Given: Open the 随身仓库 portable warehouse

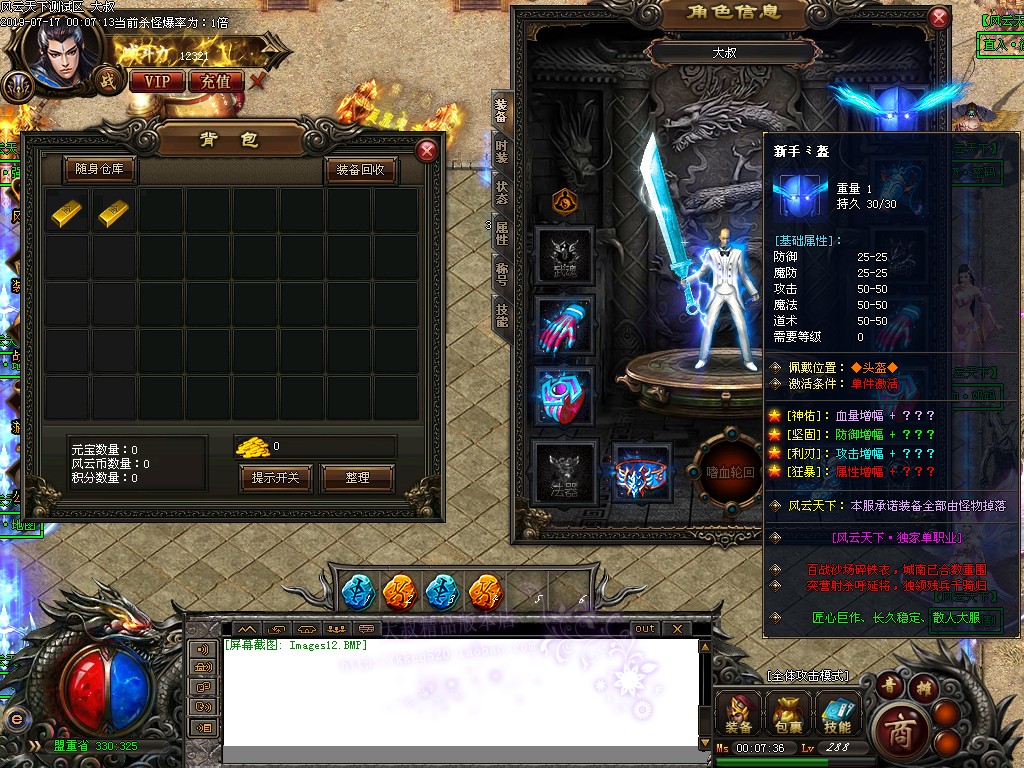Looking at the screenshot, I should (x=100, y=170).
